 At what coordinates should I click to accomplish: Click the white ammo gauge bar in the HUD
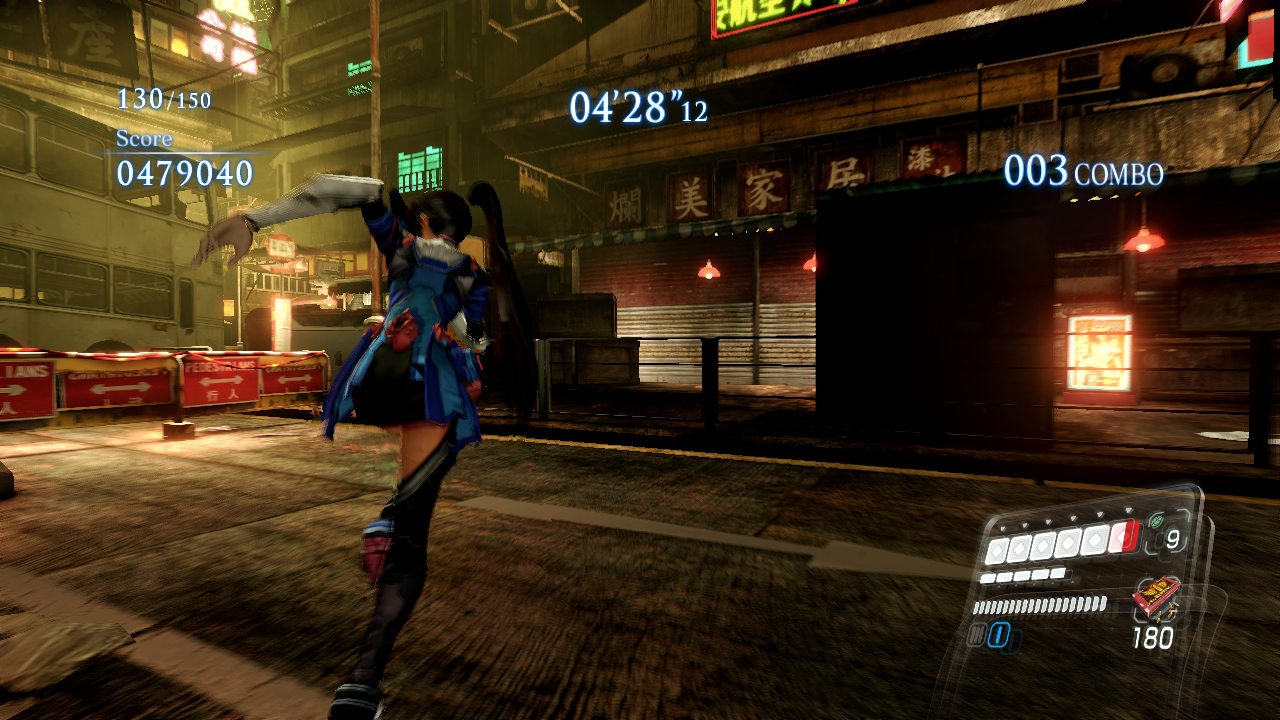coord(1040,604)
